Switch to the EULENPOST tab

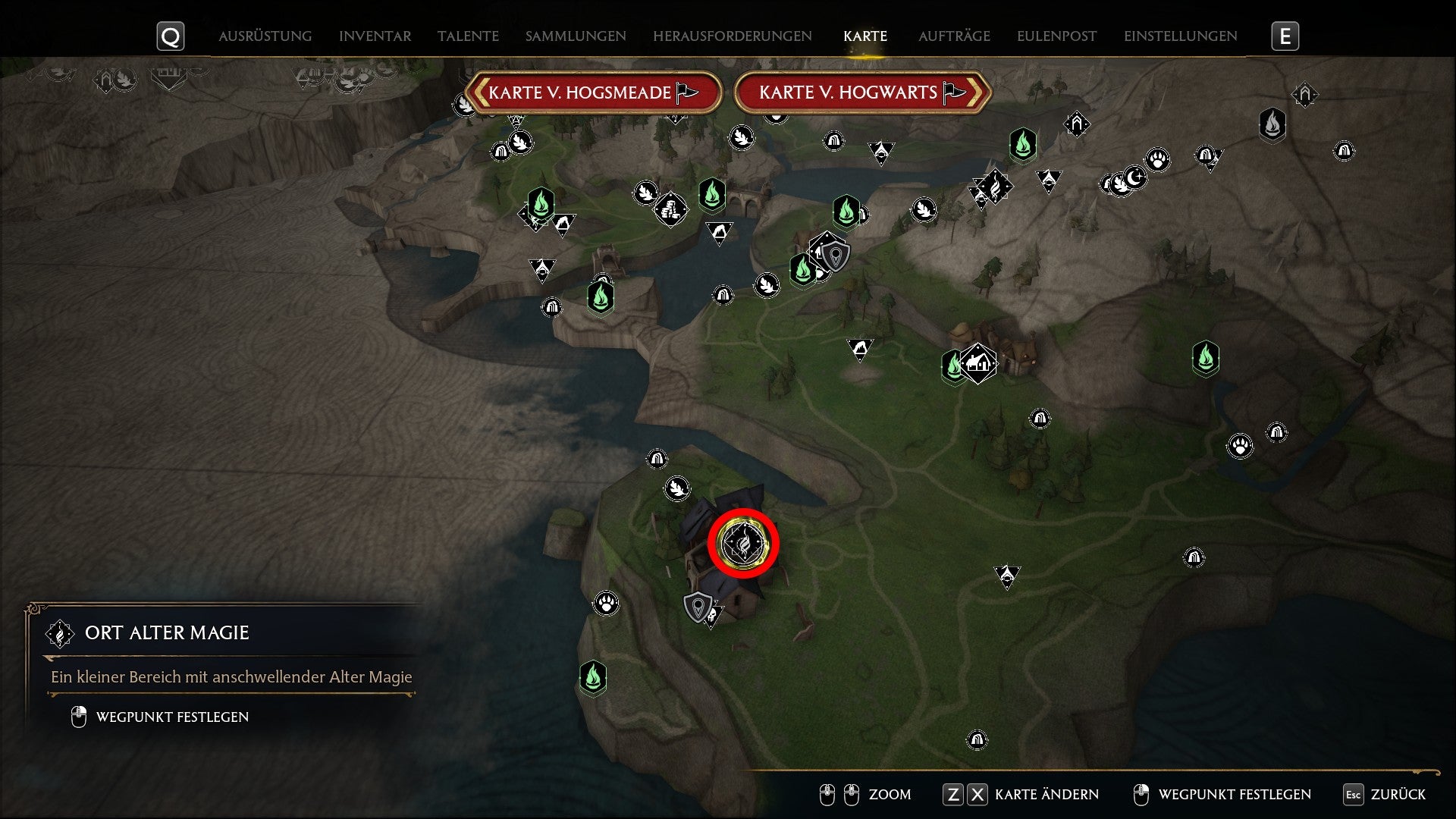[x=1056, y=35]
